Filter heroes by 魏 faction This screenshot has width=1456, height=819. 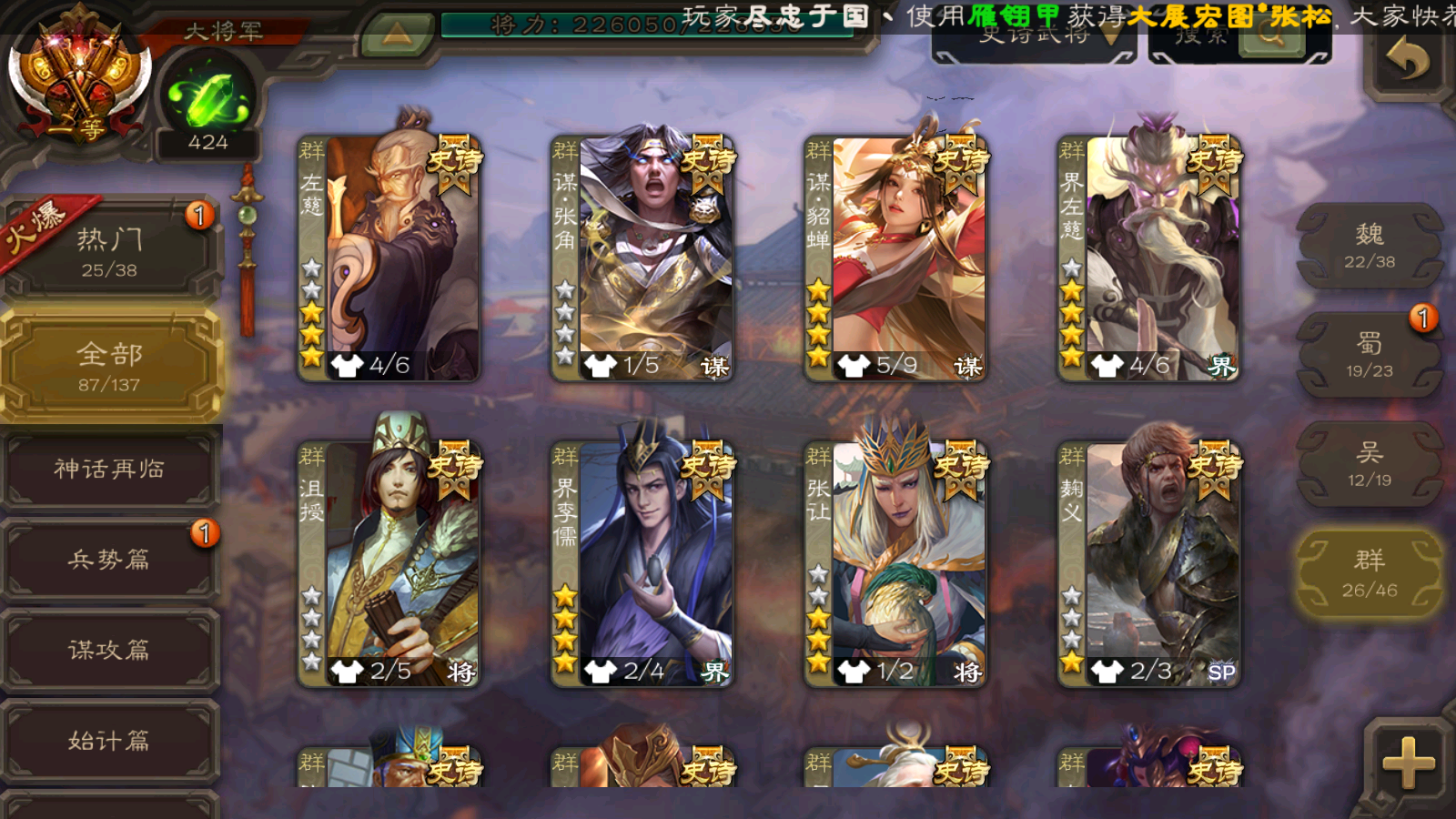1370,246
